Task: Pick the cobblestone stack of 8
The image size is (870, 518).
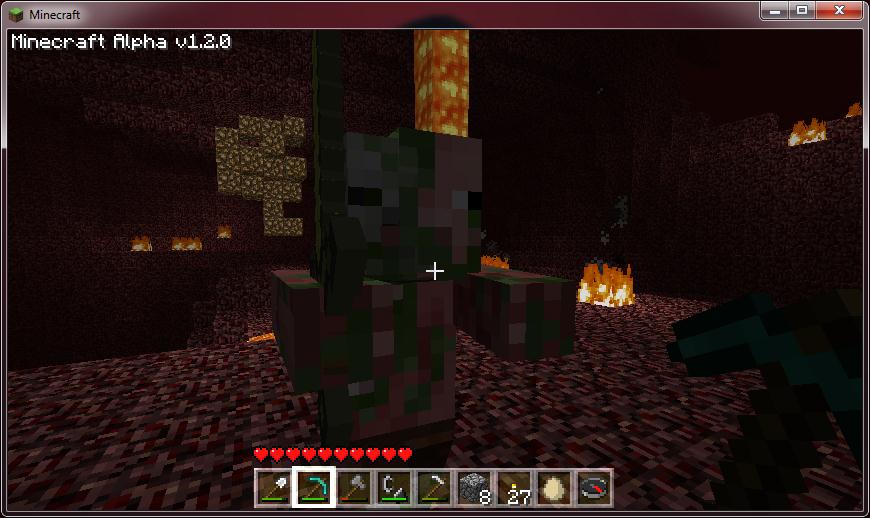Action: (473, 487)
